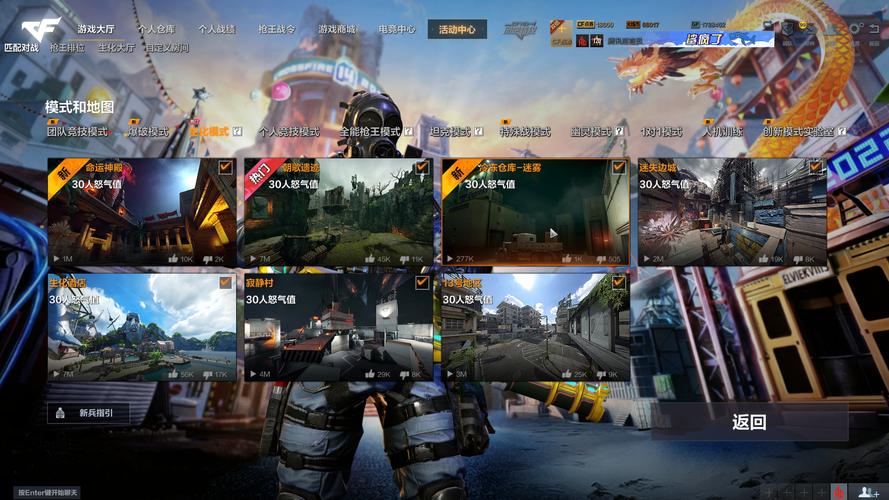Switch to 个人竞技模式 category

pyautogui.click(x=288, y=132)
